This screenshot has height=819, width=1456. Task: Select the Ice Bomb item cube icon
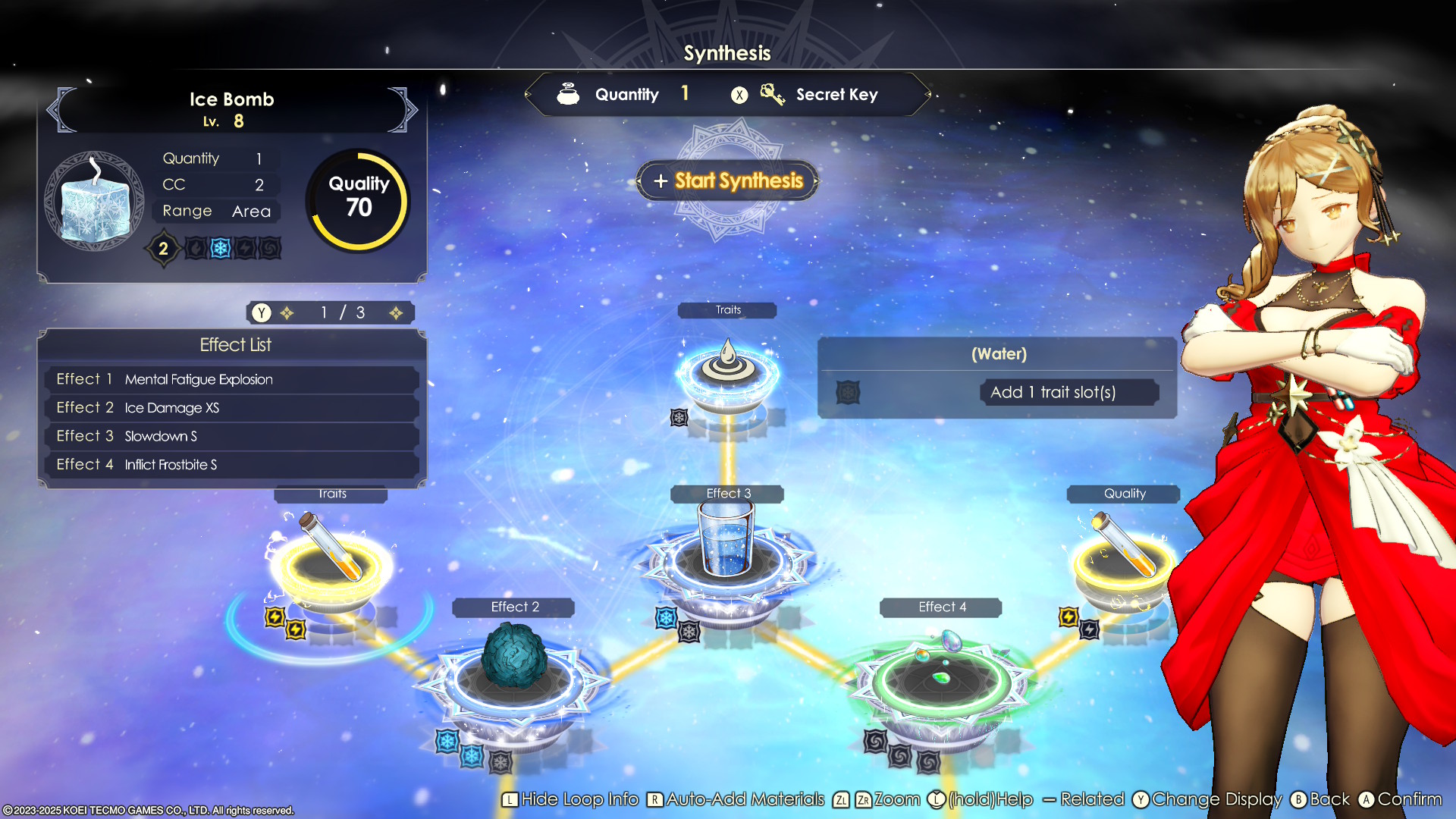(95, 202)
